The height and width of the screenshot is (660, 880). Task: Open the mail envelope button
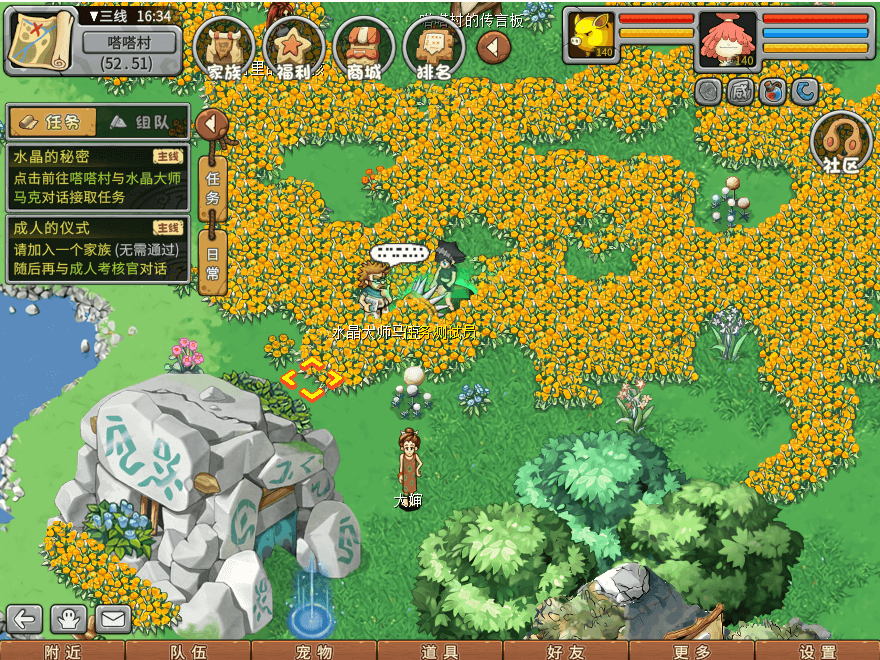point(112,619)
